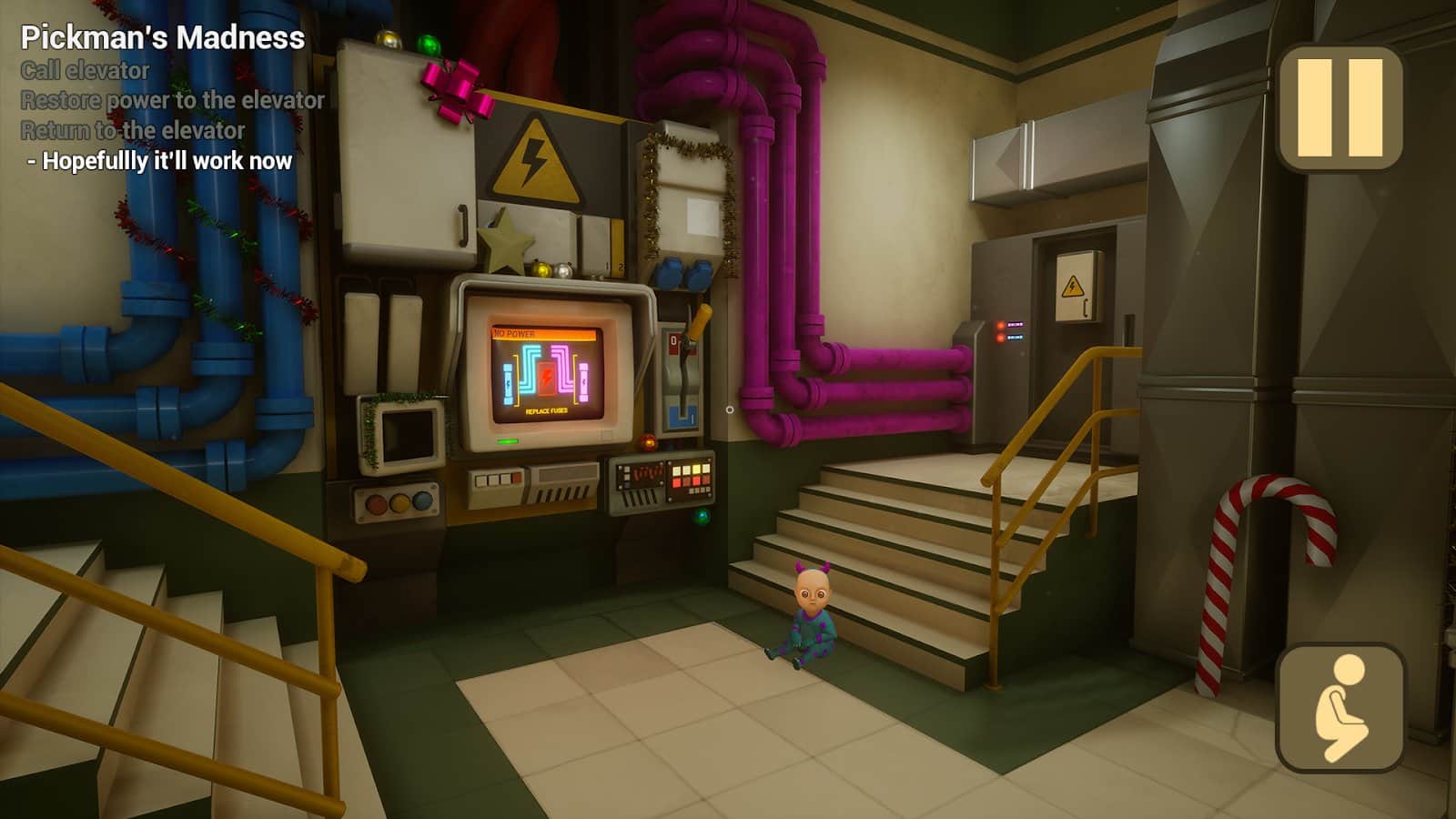This screenshot has height=819, width=1456.
Task: Select the Pickman's Madness objective tracker
Action: (x=163, y=37)
